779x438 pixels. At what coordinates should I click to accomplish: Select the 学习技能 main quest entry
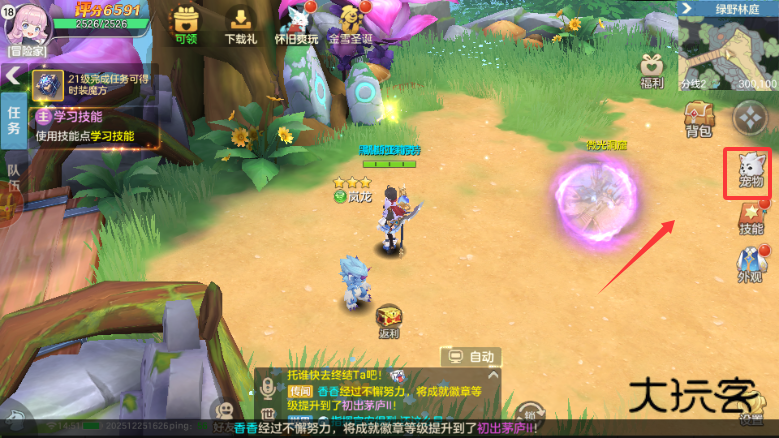point(90,126)
